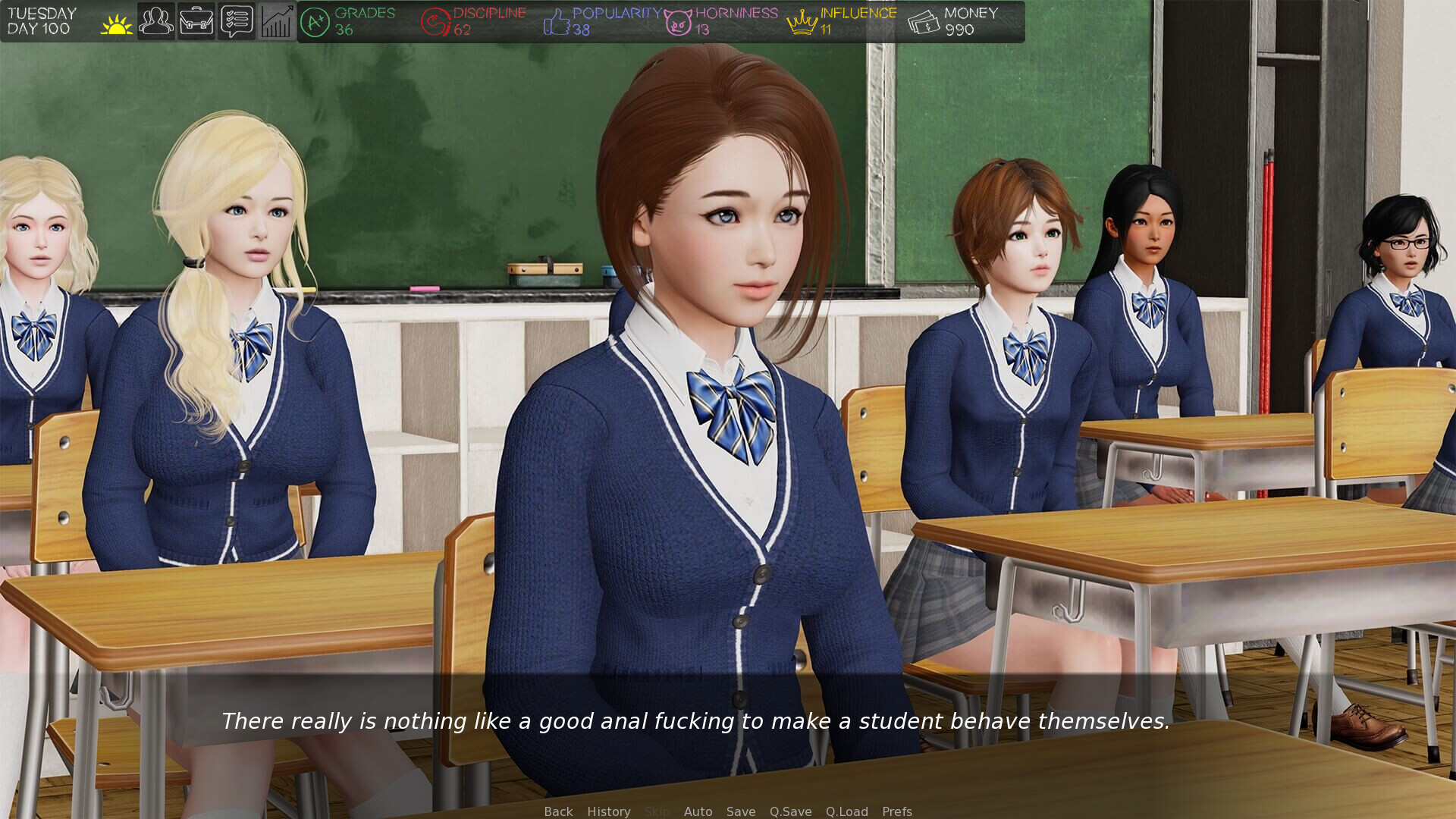Load with Q.Load
This screenshot has width=1456, height=819.
tap(846, 811)
